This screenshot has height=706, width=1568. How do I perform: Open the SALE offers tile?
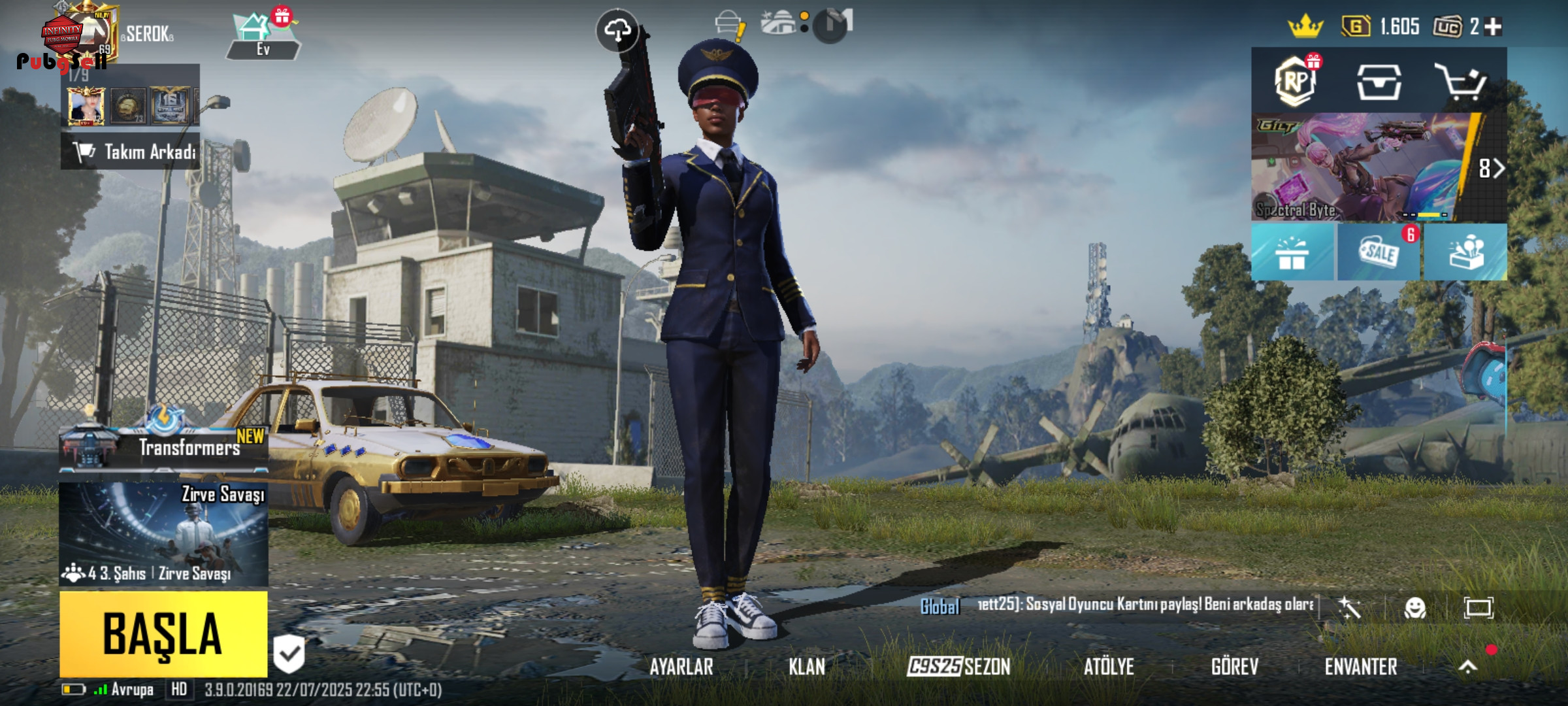1379,252
